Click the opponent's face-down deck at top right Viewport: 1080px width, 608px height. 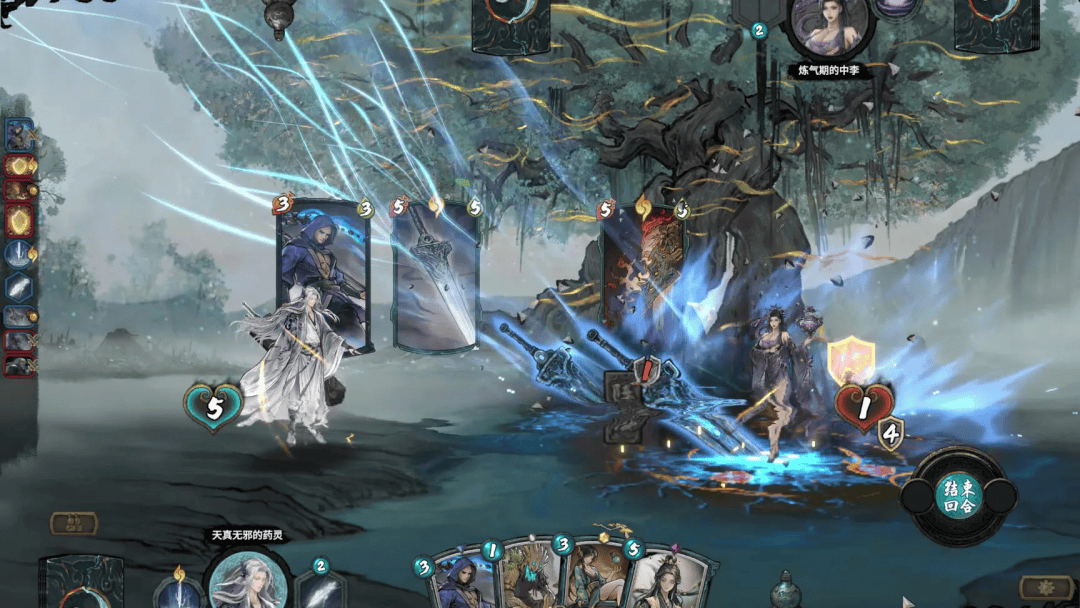[996, 22]
